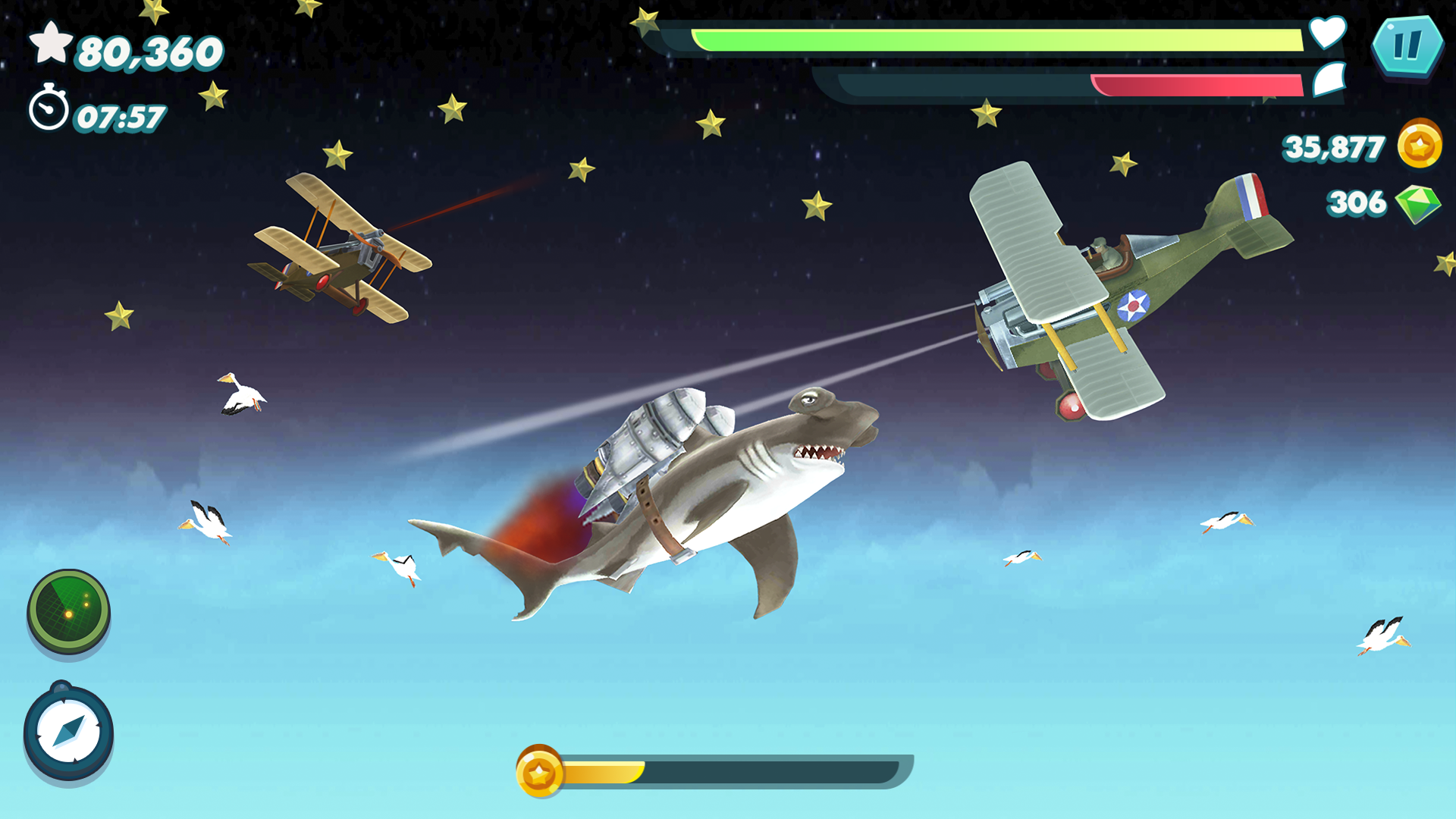Tap the stopwatch timer icon
1456x819 pixels.
click(x=49, y=108)
